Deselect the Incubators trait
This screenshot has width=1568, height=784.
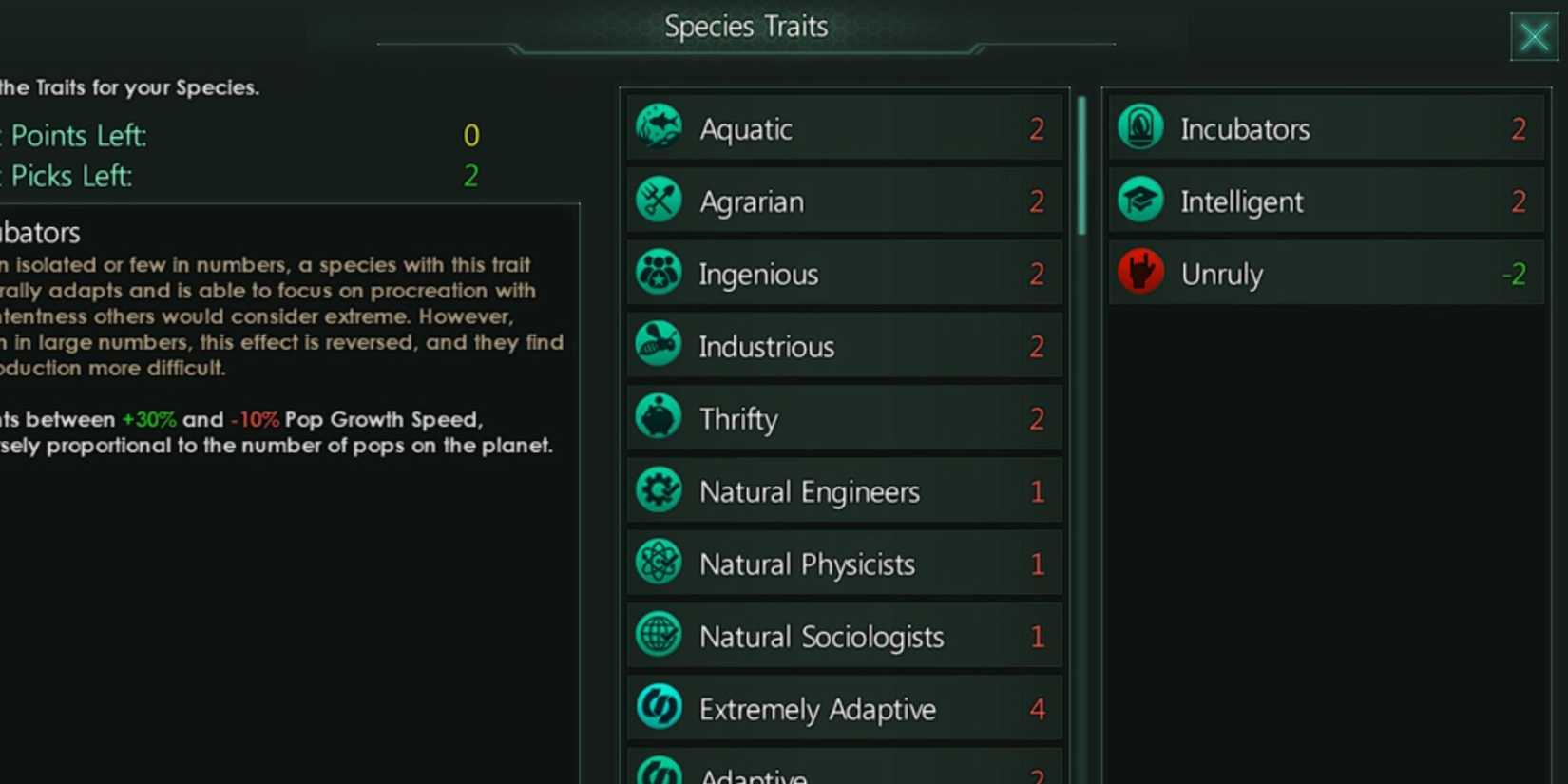pyautogui.click(x=1326, y=128)
